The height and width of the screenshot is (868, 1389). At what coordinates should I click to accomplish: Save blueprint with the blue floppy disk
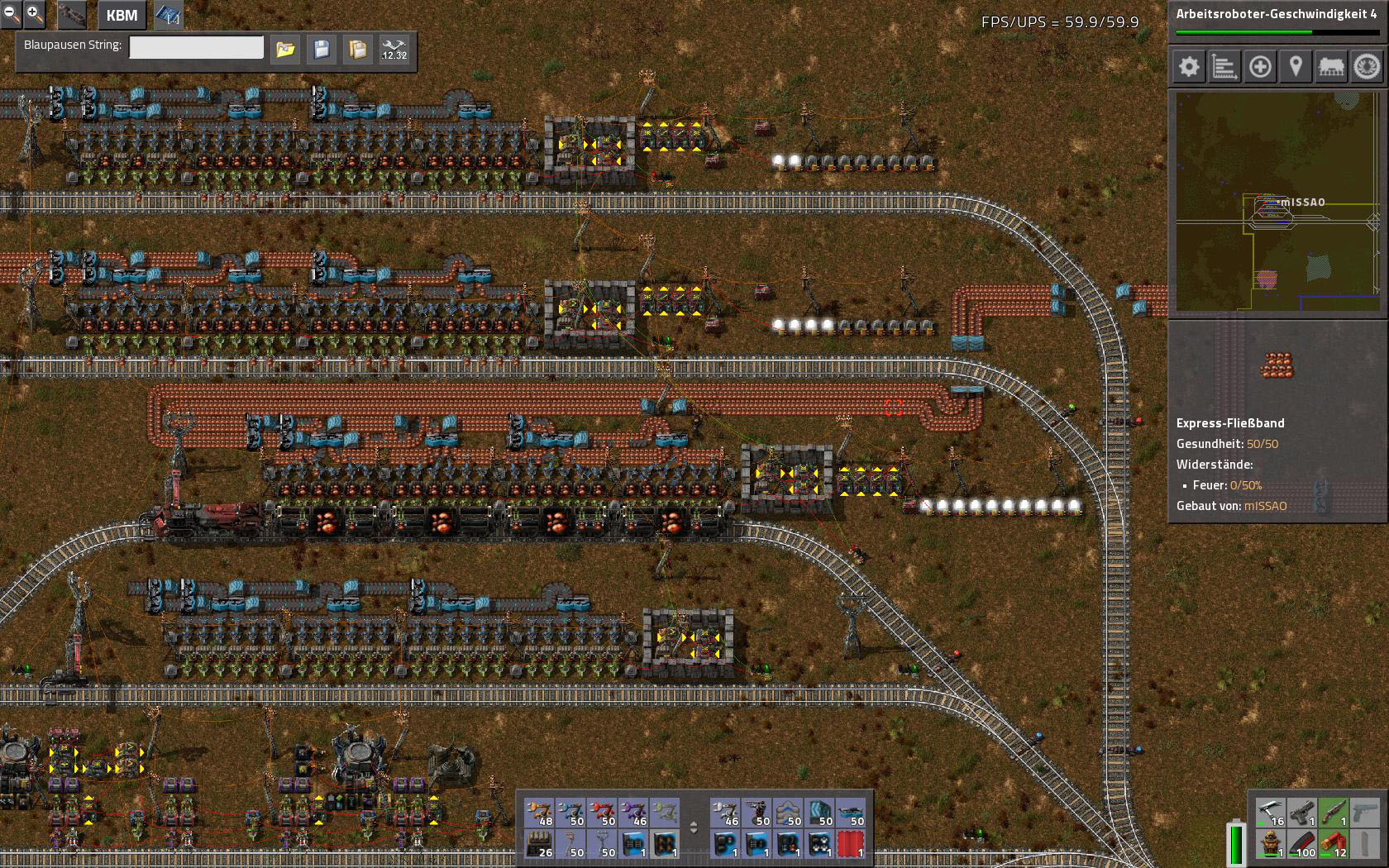(x=322, y=50)
